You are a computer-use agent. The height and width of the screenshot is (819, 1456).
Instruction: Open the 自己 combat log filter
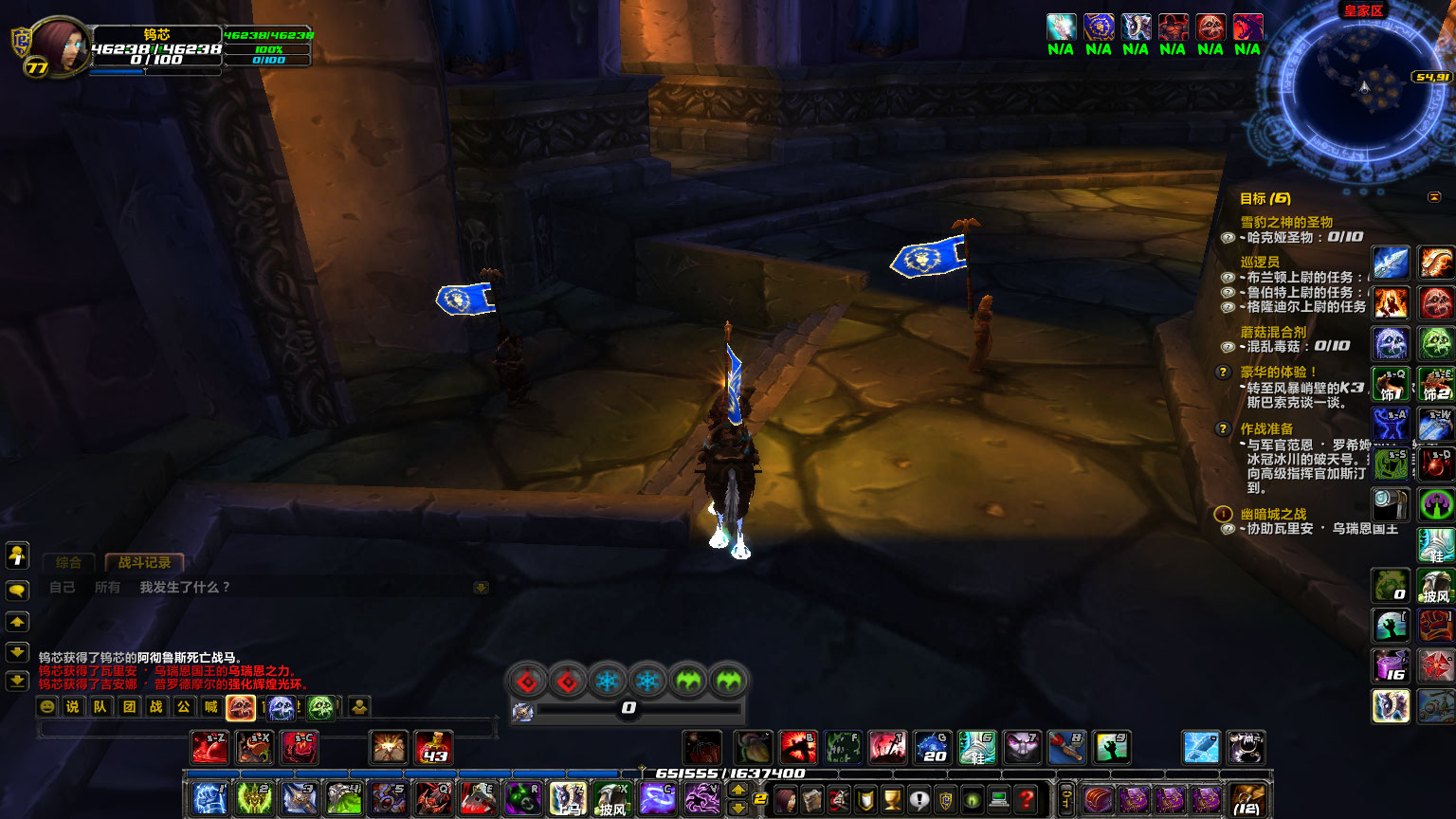click(63, 588)
